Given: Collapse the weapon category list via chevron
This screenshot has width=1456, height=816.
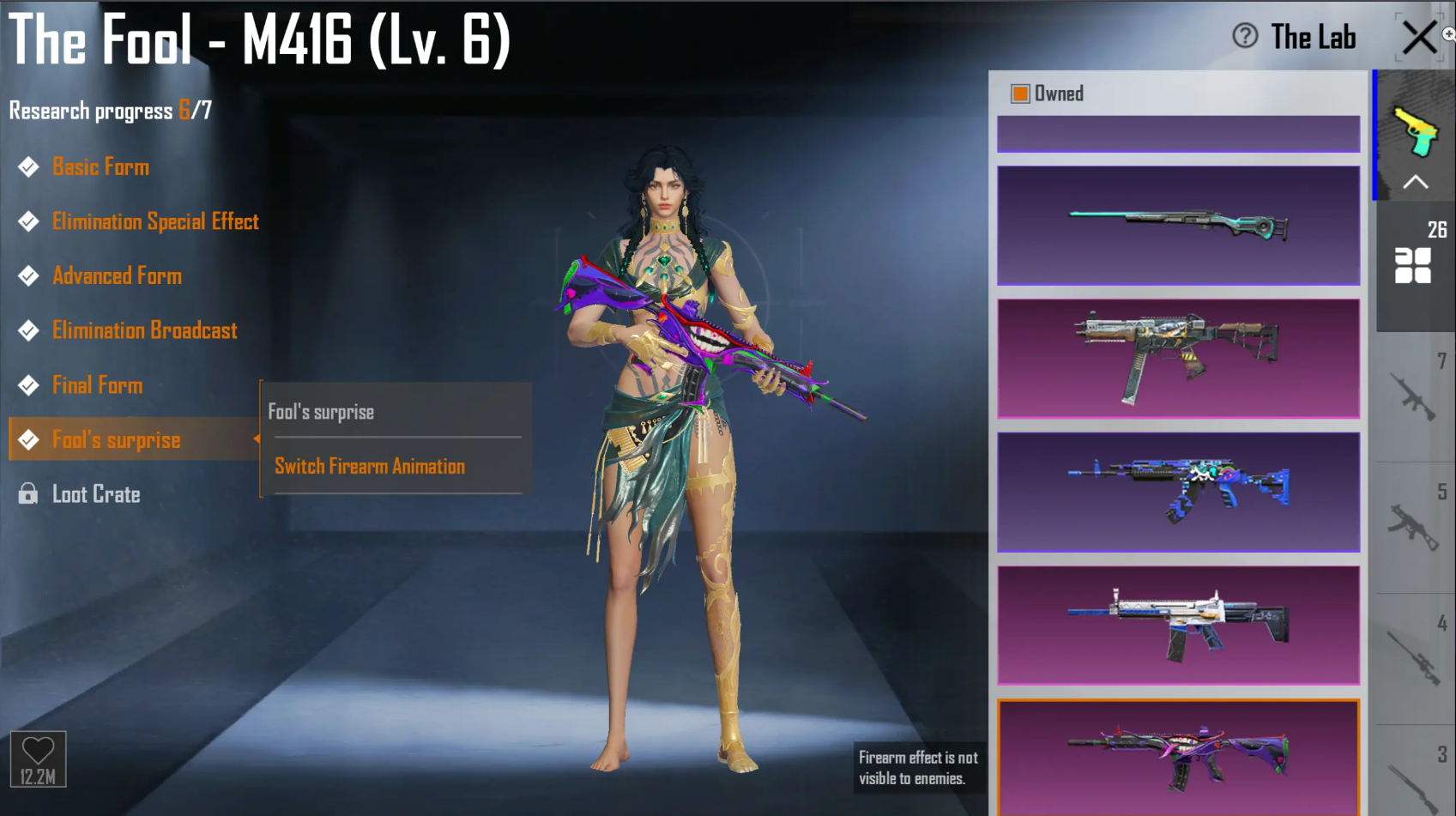Looking at the screenshot, I should tap(1417, 182).
